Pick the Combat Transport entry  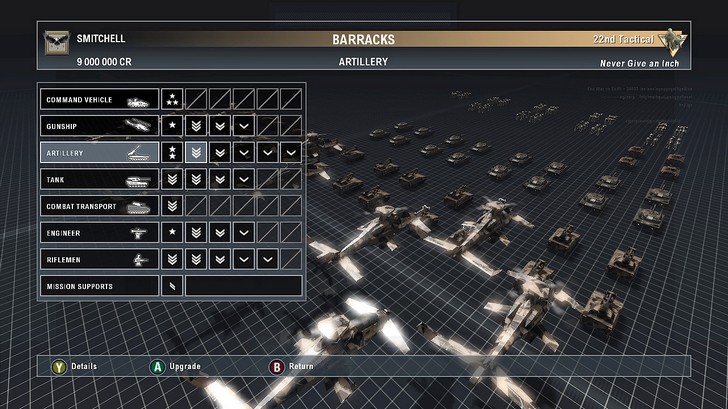point(99,206)
